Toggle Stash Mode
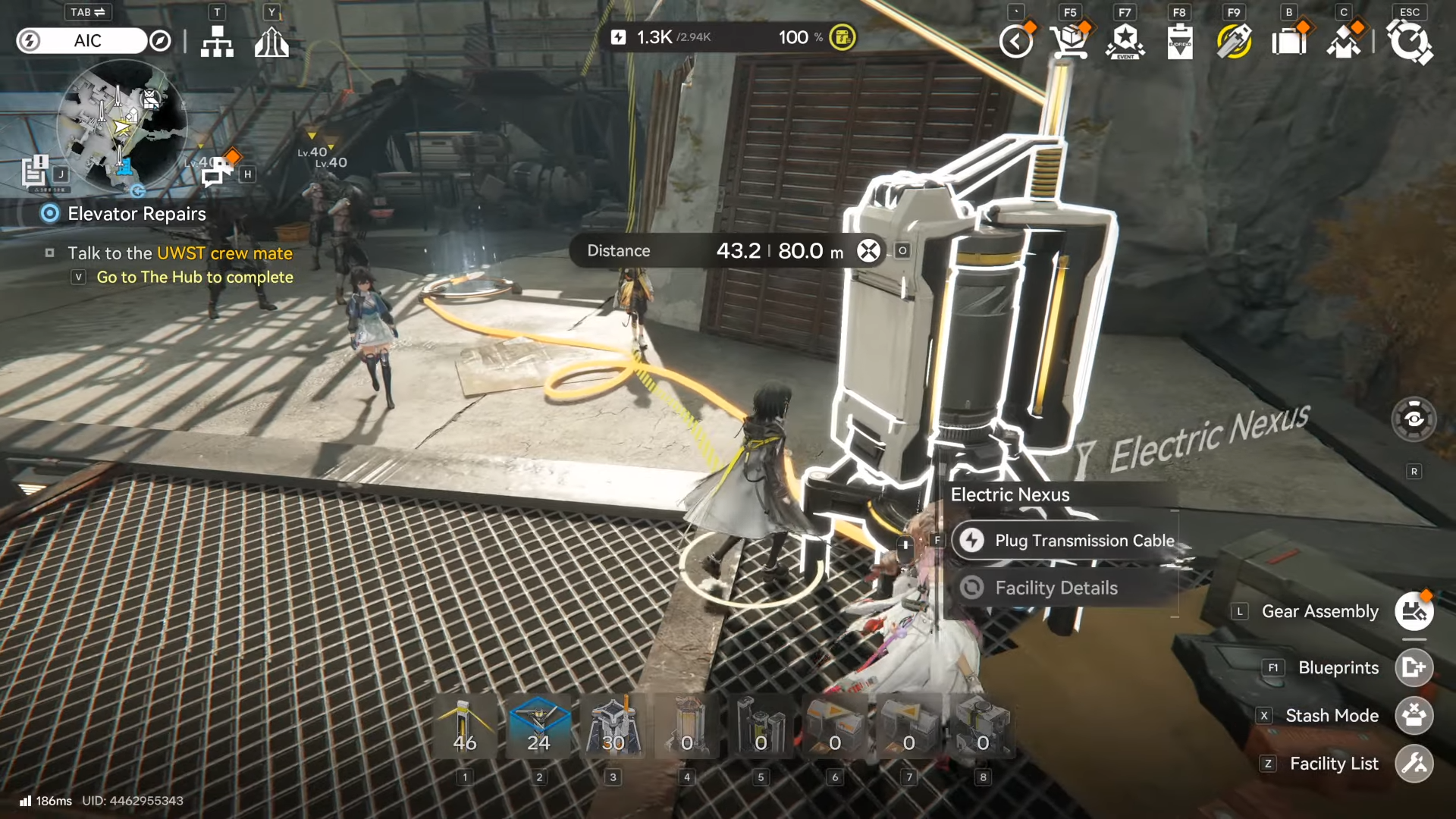 1414,715
